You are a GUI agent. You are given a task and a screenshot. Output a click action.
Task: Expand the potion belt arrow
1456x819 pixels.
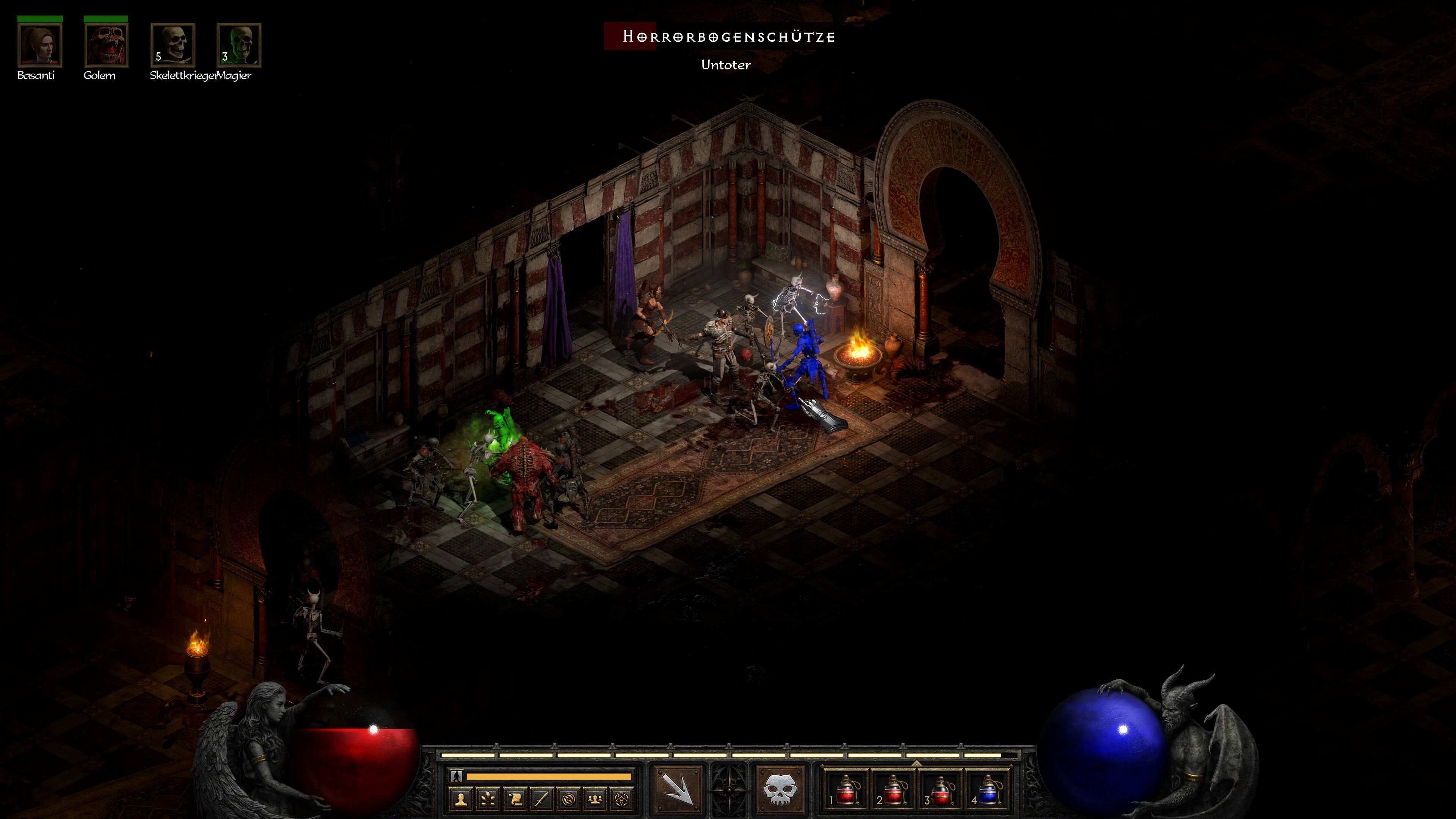(916, 763)
